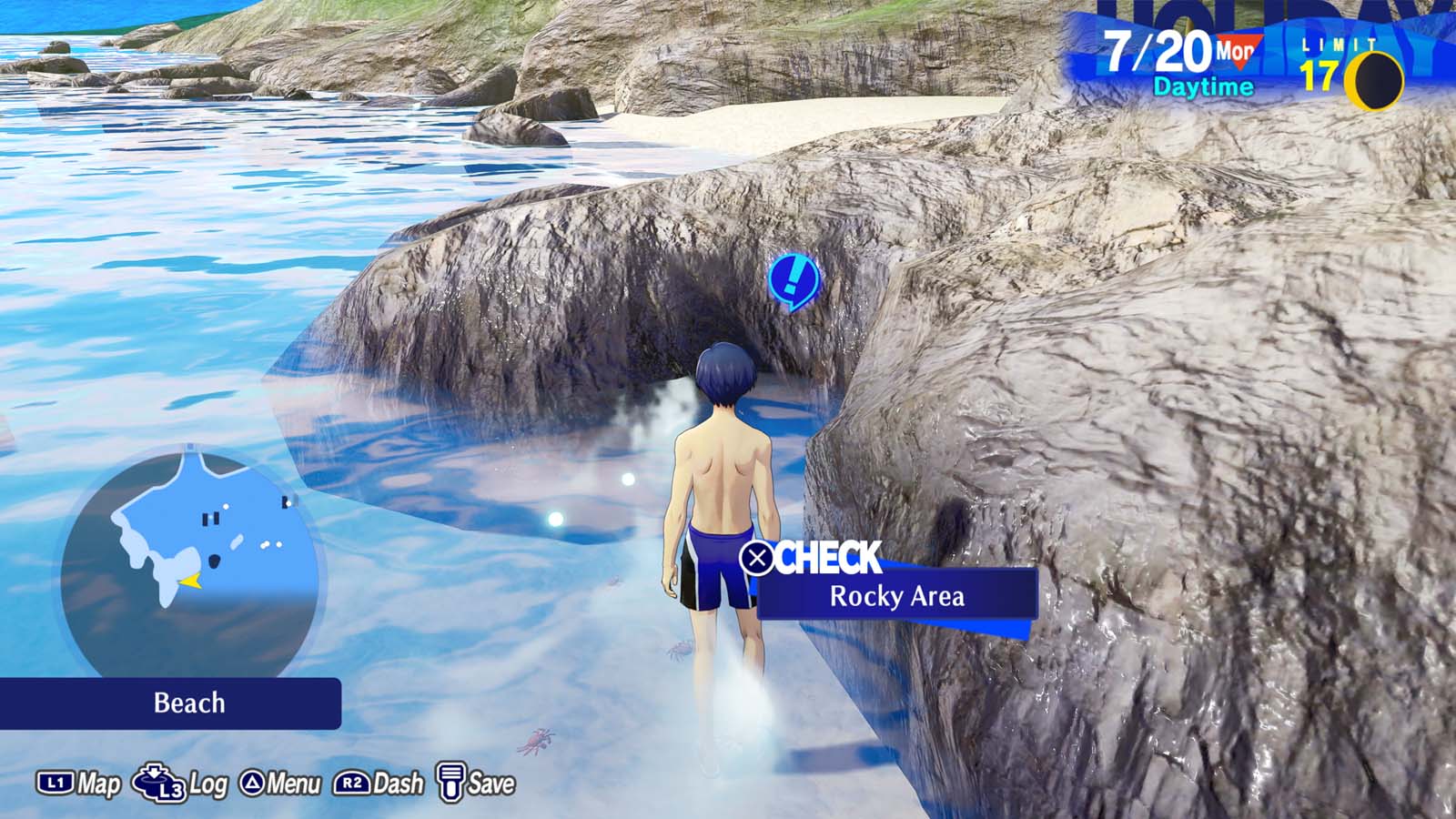This screenshot has height=819, width=1456.
Task: Click the R2 Dash button icon
Action: tap(352, 781)
